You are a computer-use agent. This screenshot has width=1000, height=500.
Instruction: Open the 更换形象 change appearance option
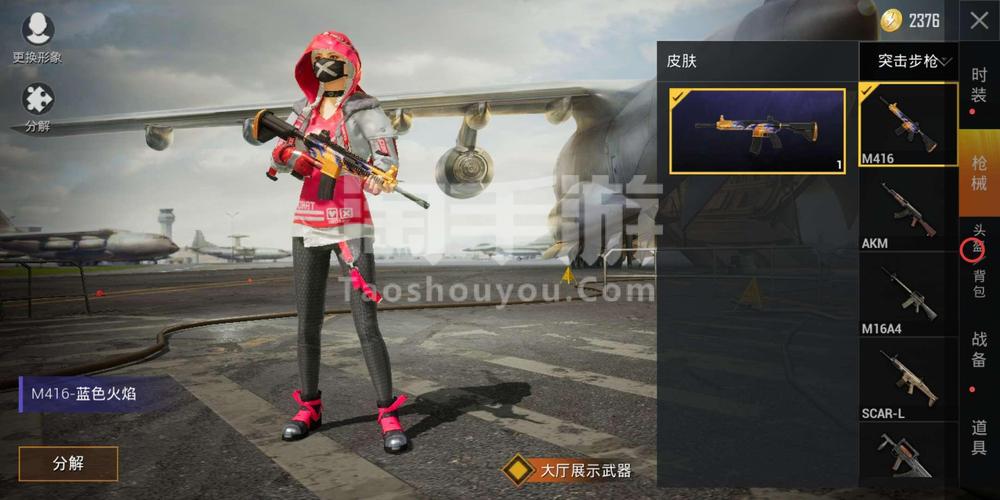point(38,38)
